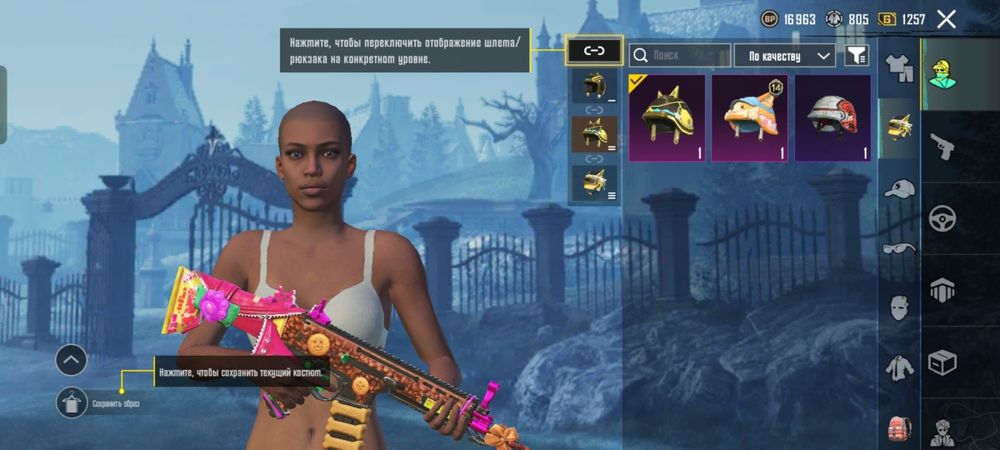
Task: Switch to the face mask tab
Action: pyautogui.click(x=899, y=307)
